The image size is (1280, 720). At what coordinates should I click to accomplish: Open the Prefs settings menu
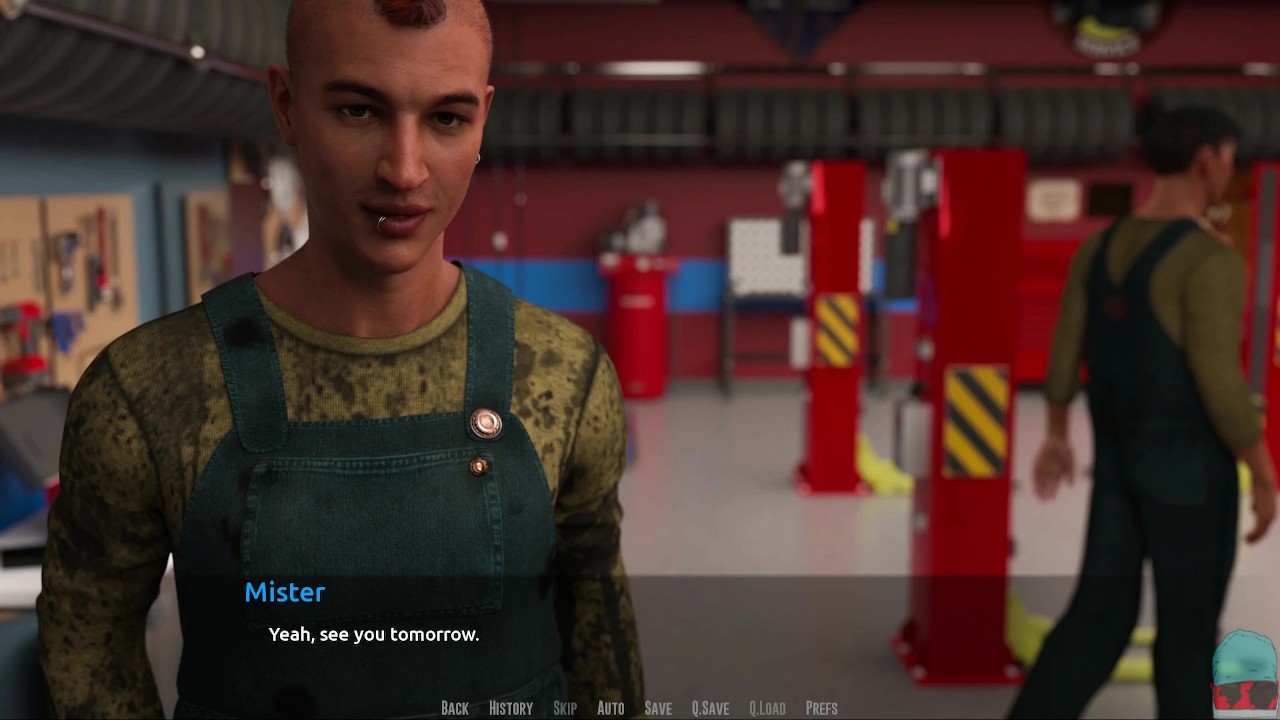821,708
